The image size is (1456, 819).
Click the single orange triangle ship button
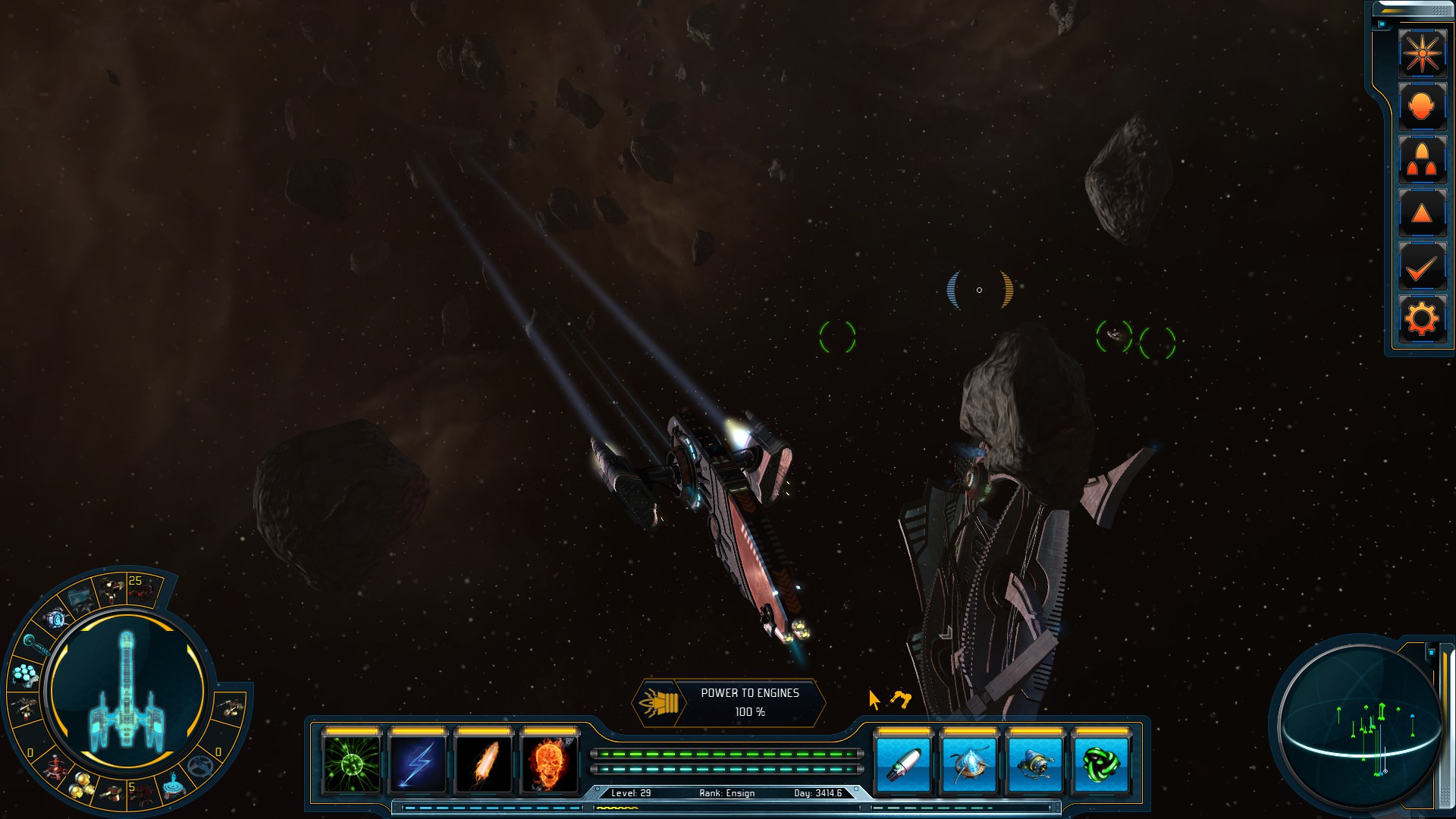pyautogui.click(x=1422, y=214)
